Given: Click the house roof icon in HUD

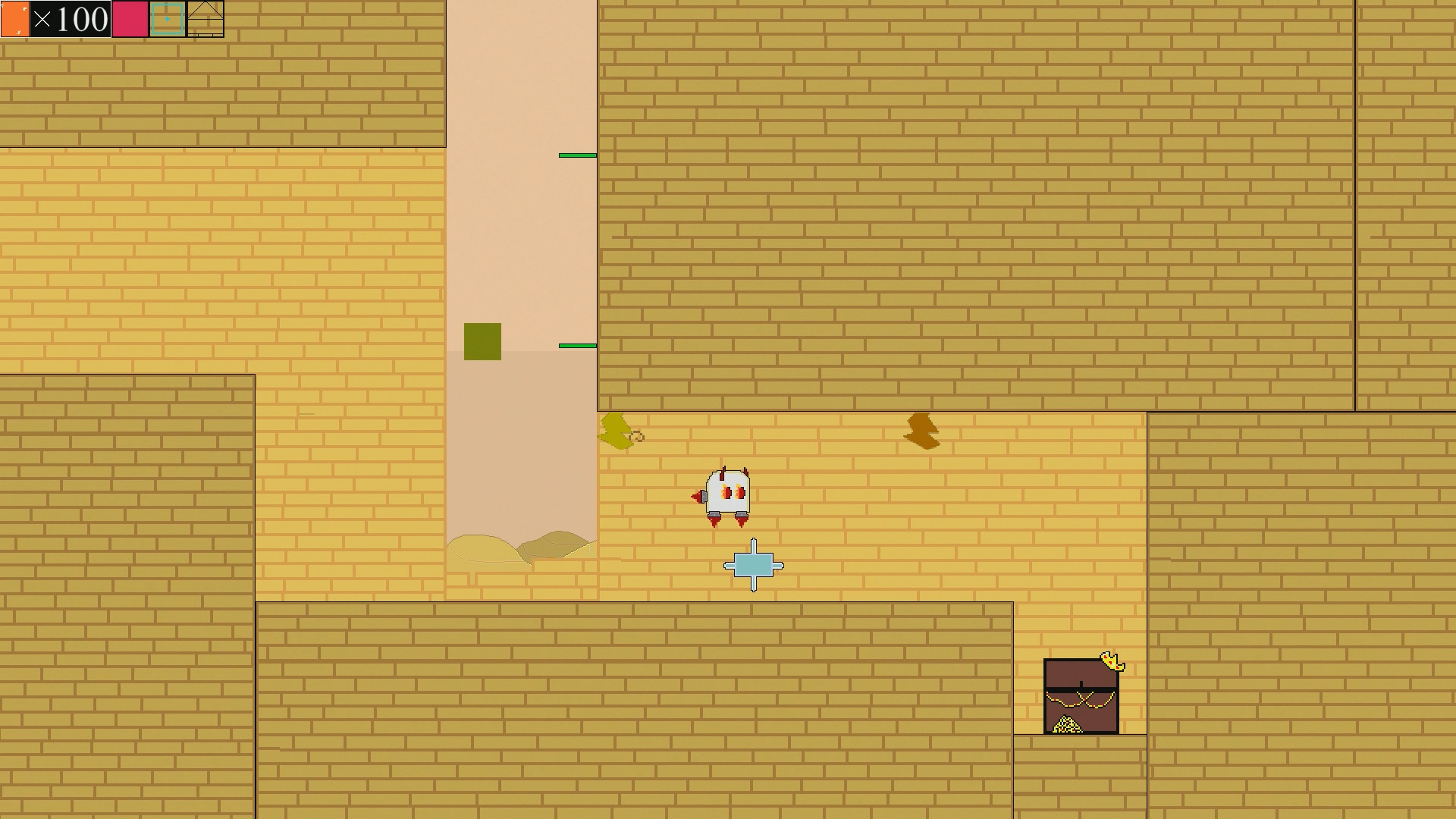Looking at the screenshot, I should (206, 17).
